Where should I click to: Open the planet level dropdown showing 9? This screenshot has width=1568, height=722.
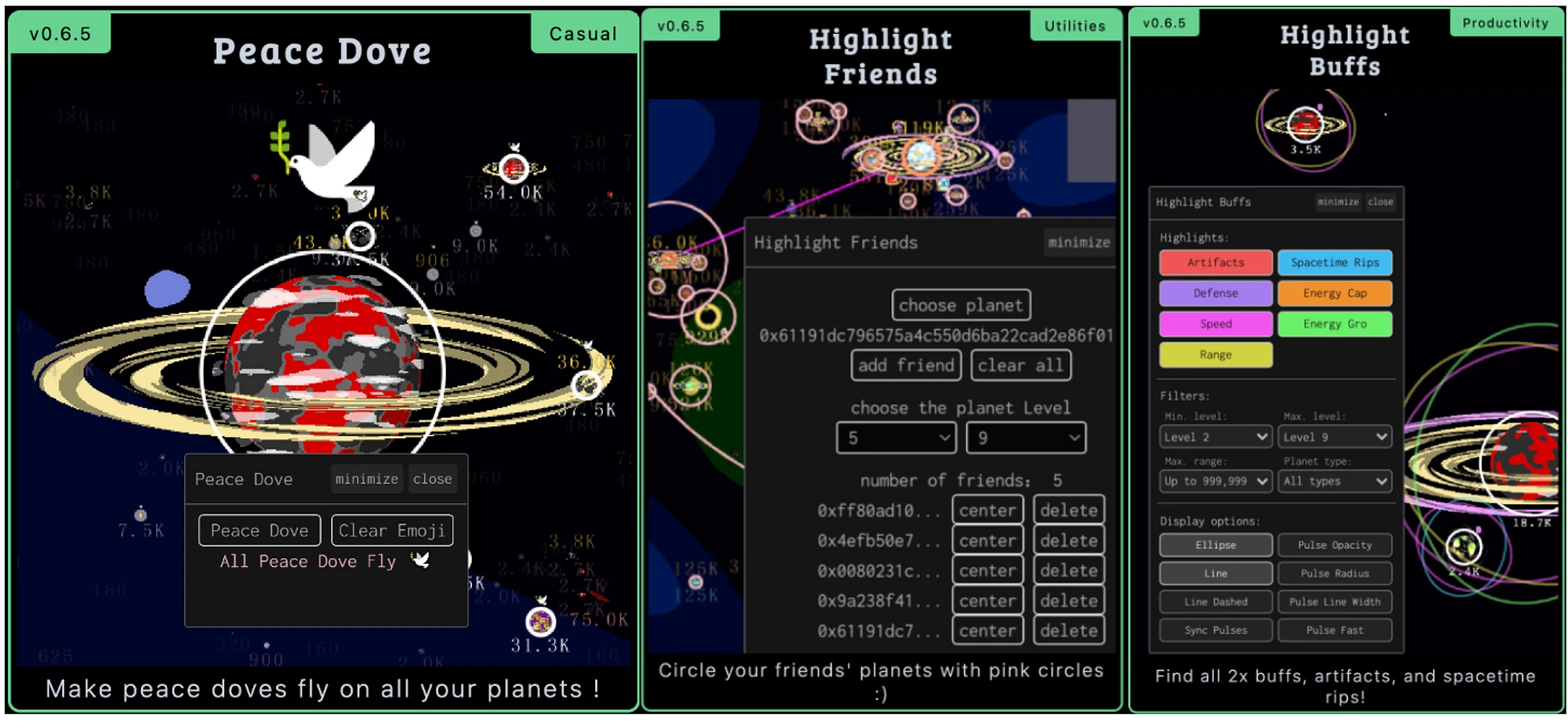1025,437
